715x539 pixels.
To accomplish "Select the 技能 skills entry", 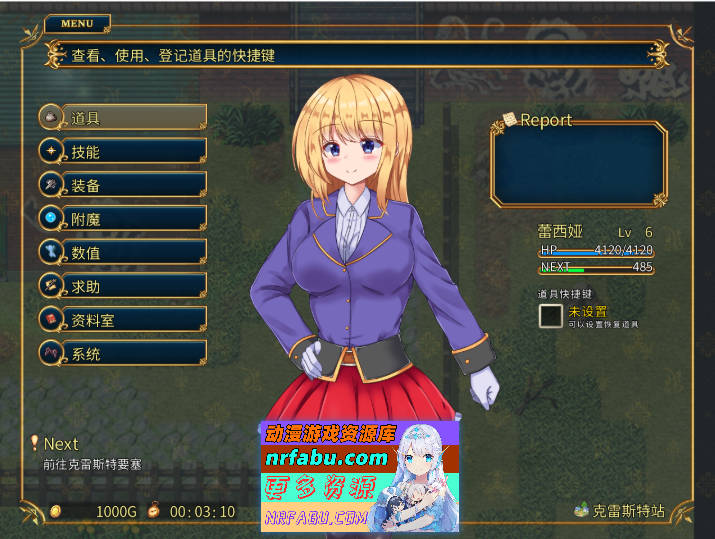I will (x=122, y=152).
